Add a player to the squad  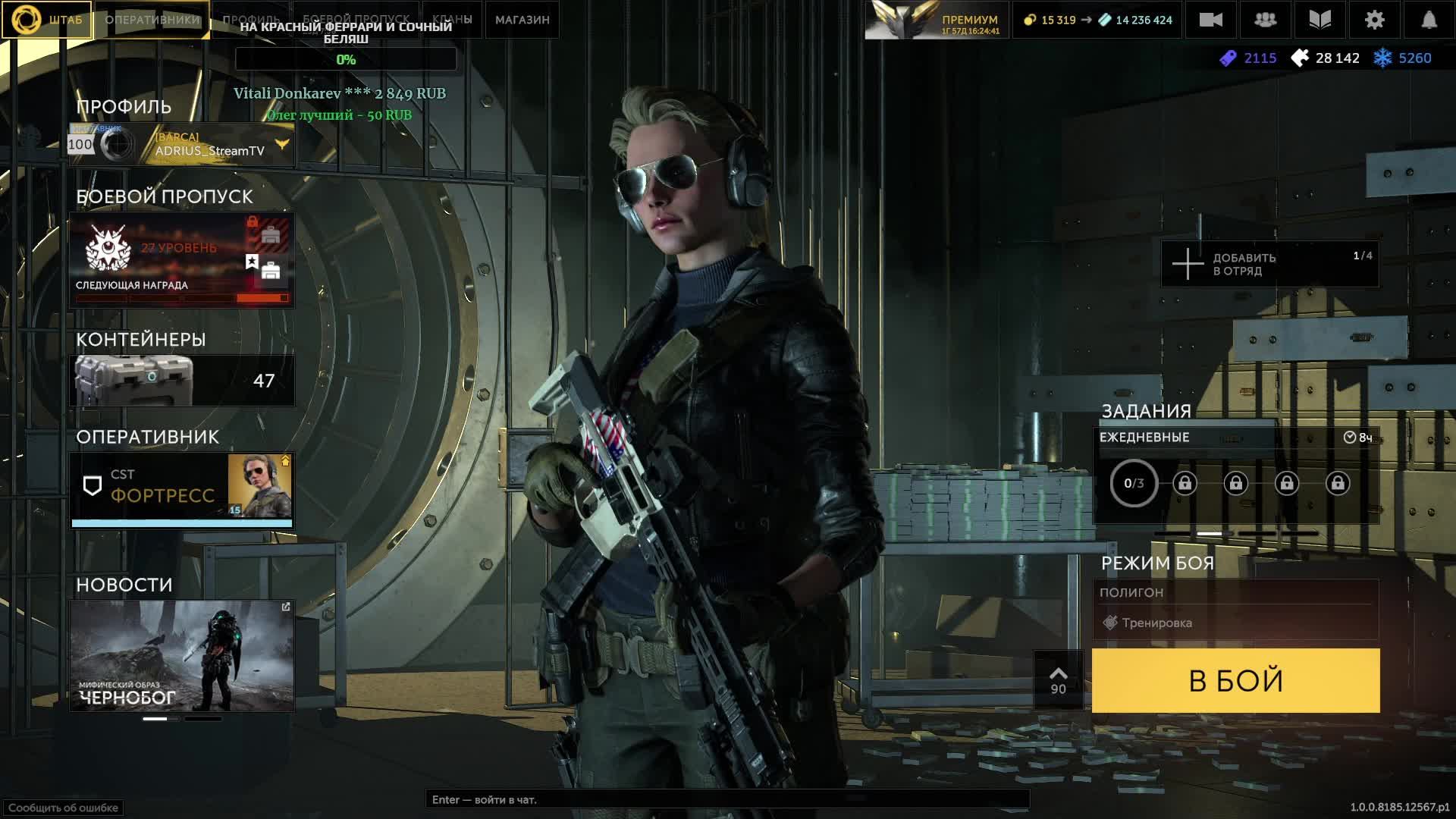point(1269,264)
